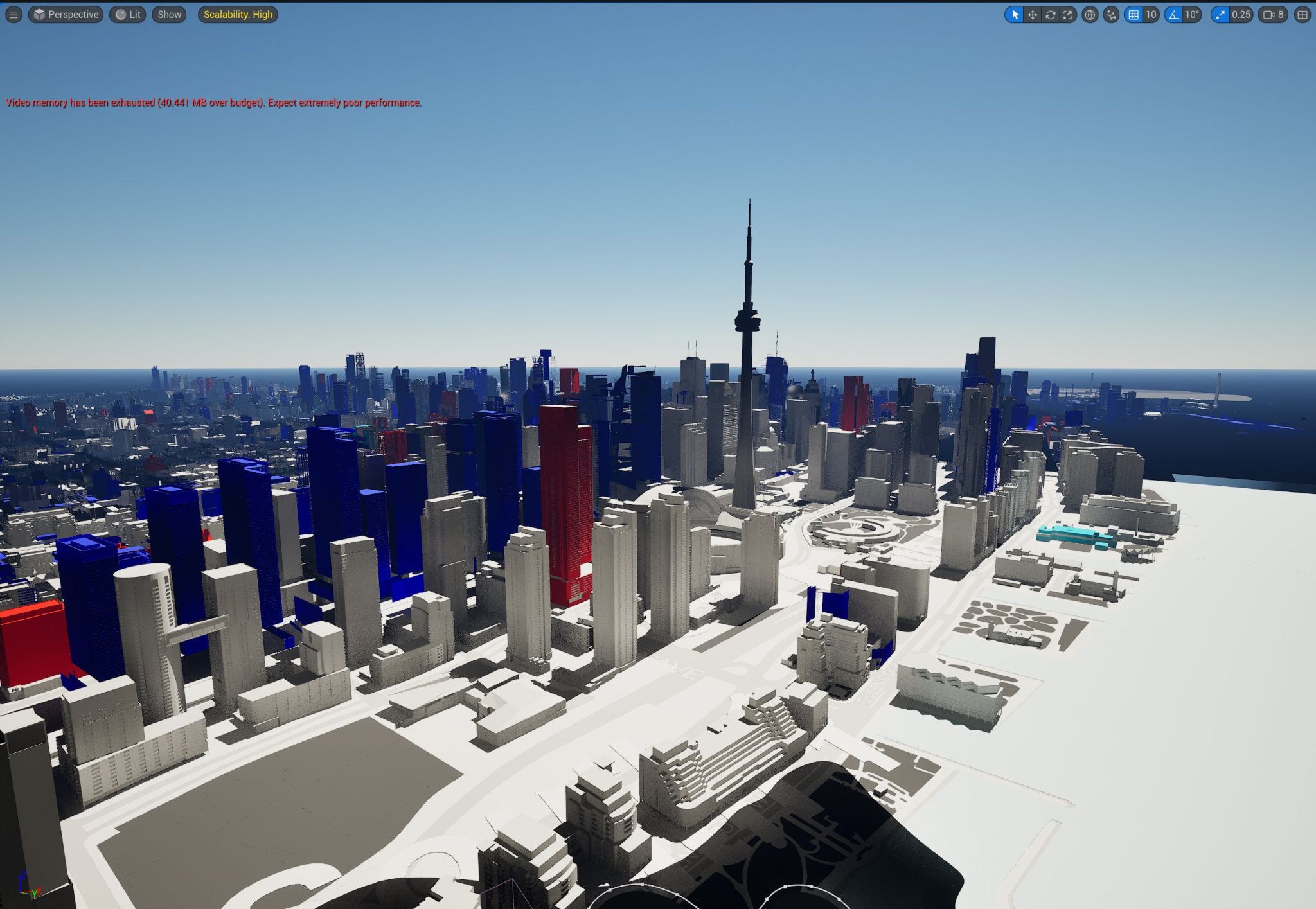
Task: Open the Perspective view mode dropdown
Action: point(66,14)
